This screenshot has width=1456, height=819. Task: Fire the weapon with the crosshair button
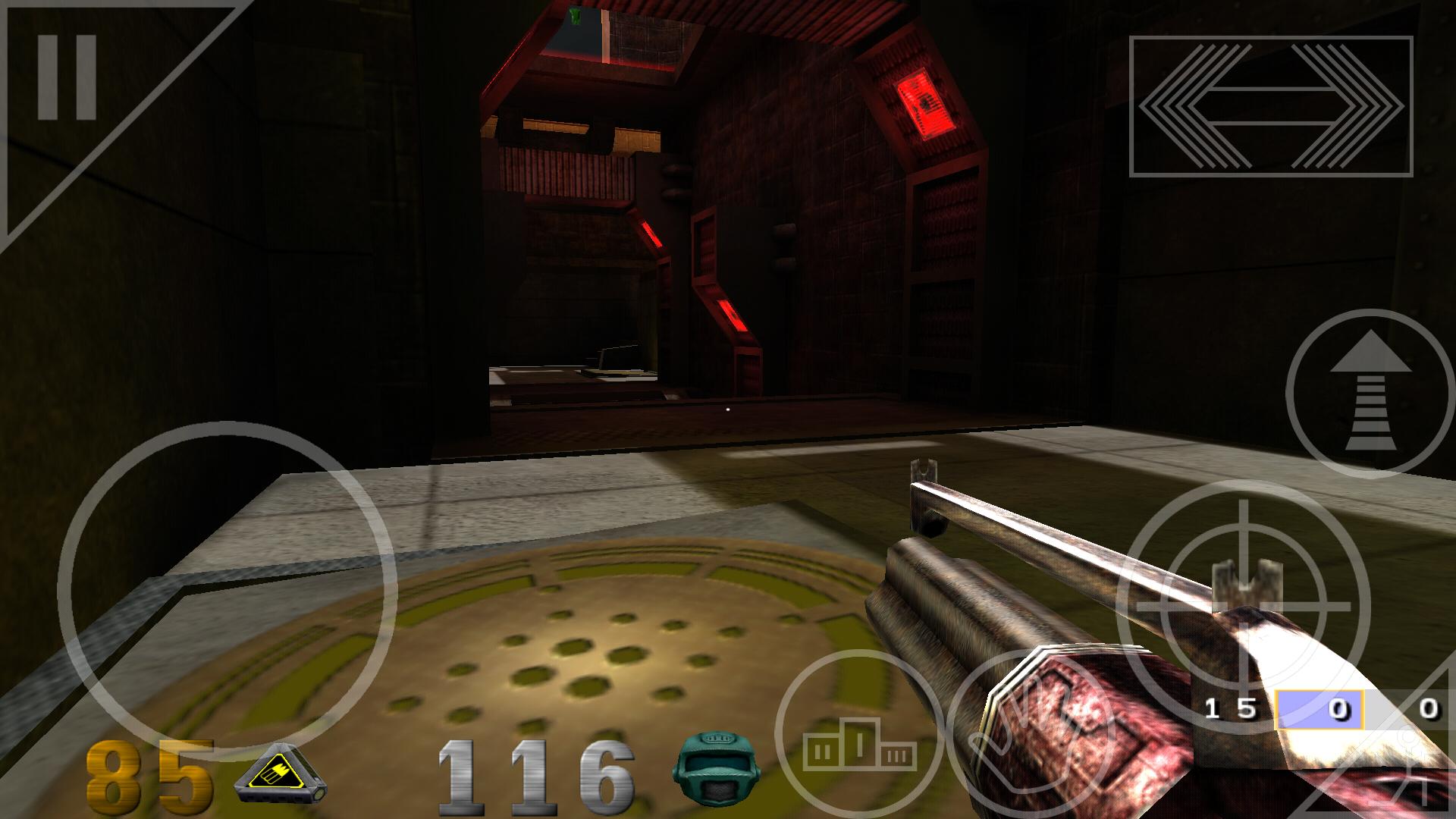tap(1244, 607)
